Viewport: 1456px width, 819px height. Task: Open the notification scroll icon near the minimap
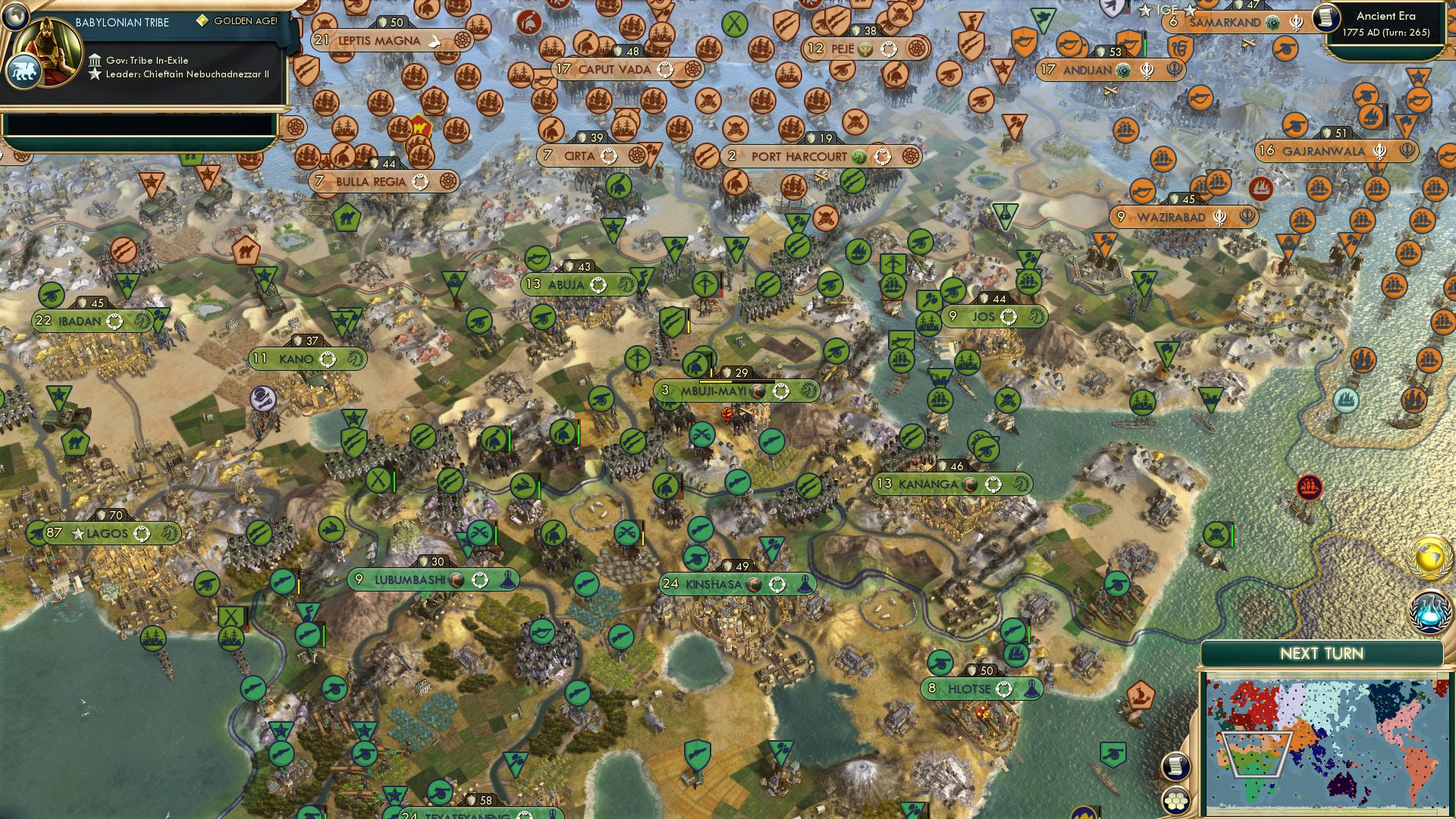(1175, 767)
